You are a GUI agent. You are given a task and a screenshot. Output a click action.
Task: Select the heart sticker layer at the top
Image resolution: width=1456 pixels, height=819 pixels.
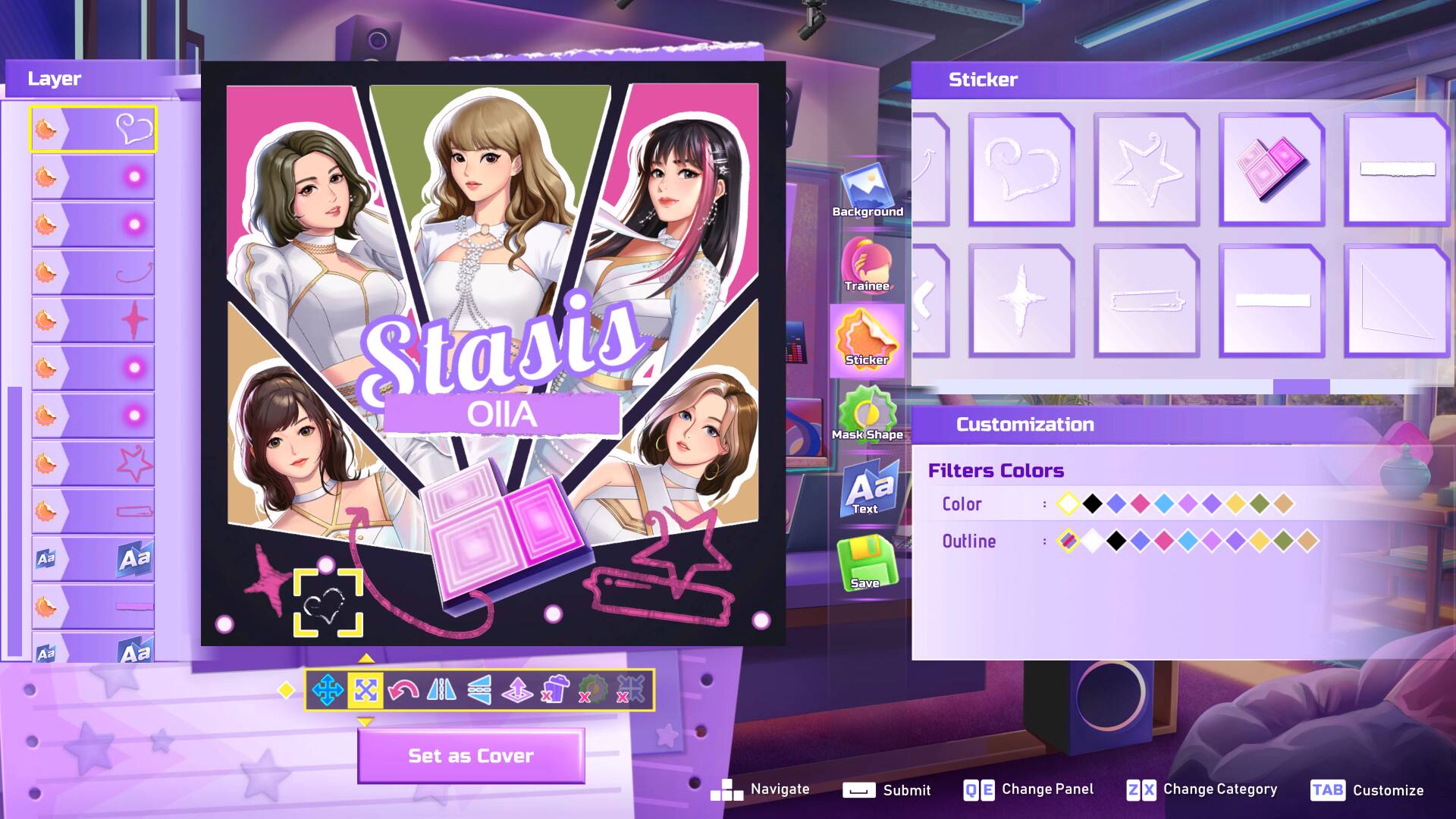(93, 128)
